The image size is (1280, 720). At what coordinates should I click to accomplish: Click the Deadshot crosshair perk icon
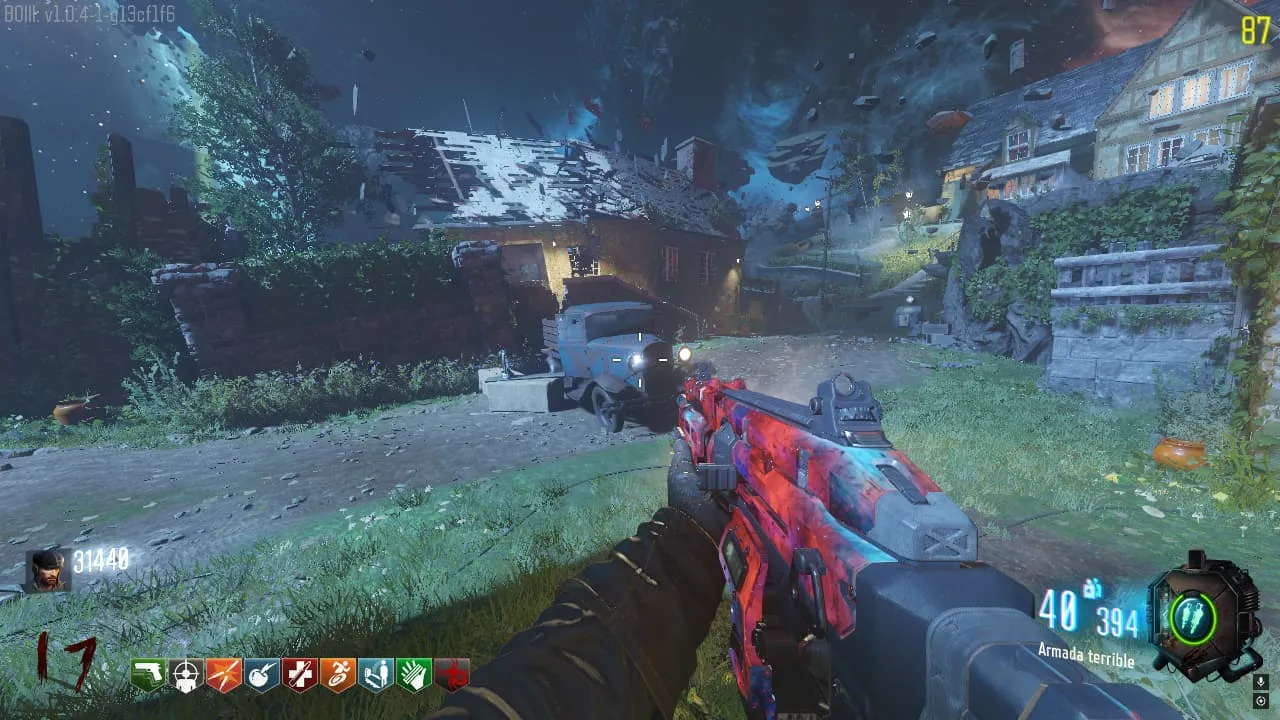[x=186, y=675]
